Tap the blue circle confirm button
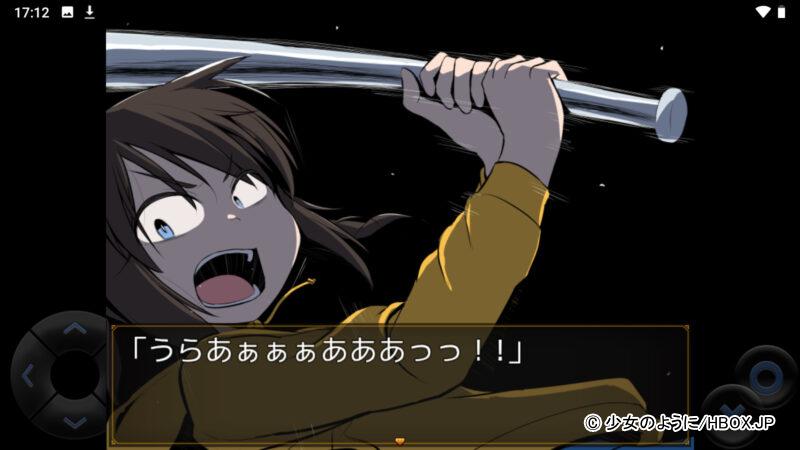The width and height of the screenshot is (800, 450). click(765, 377)
